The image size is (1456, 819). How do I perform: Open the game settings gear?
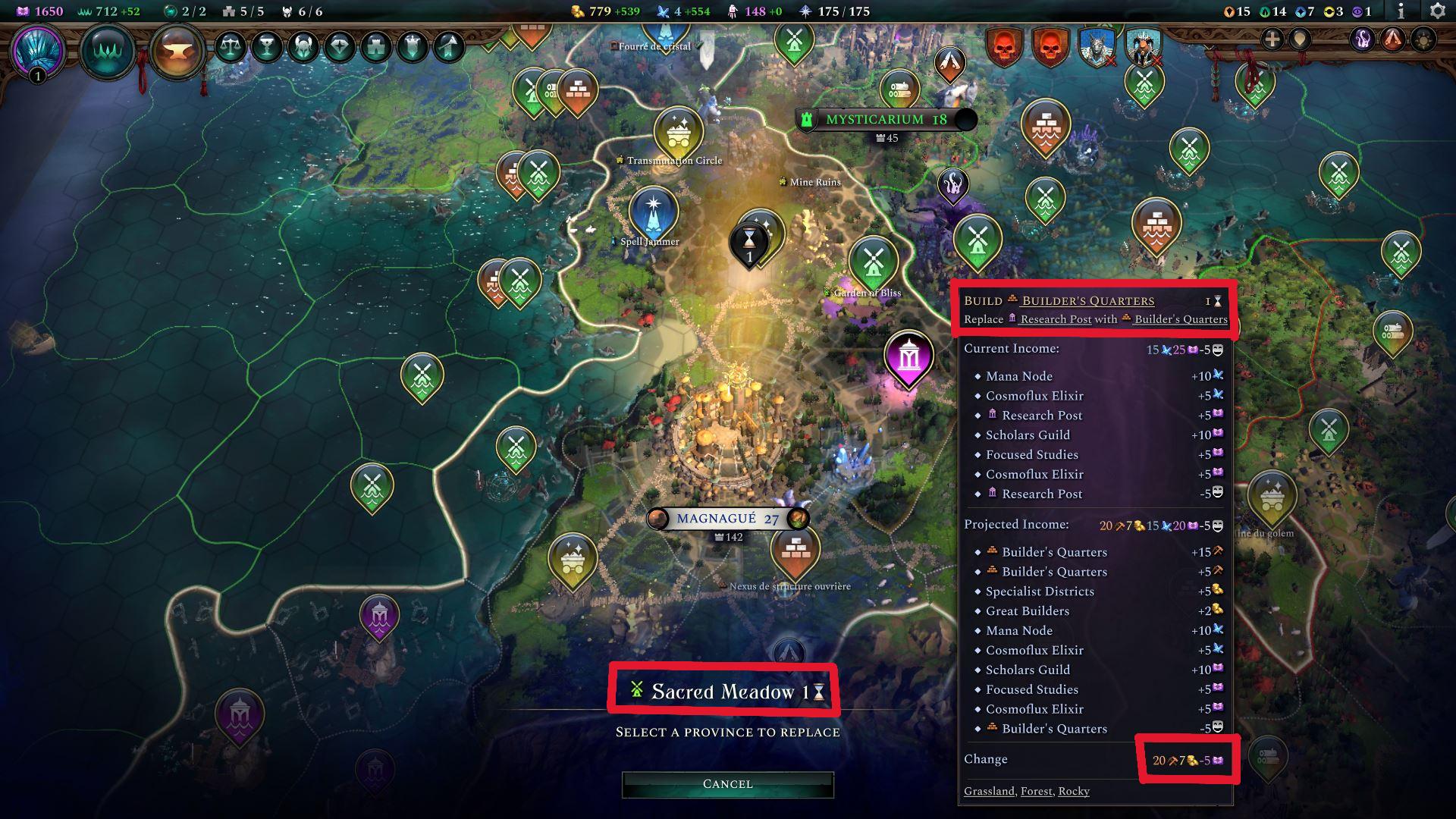pyautogui.click(x=1438, y=11)
